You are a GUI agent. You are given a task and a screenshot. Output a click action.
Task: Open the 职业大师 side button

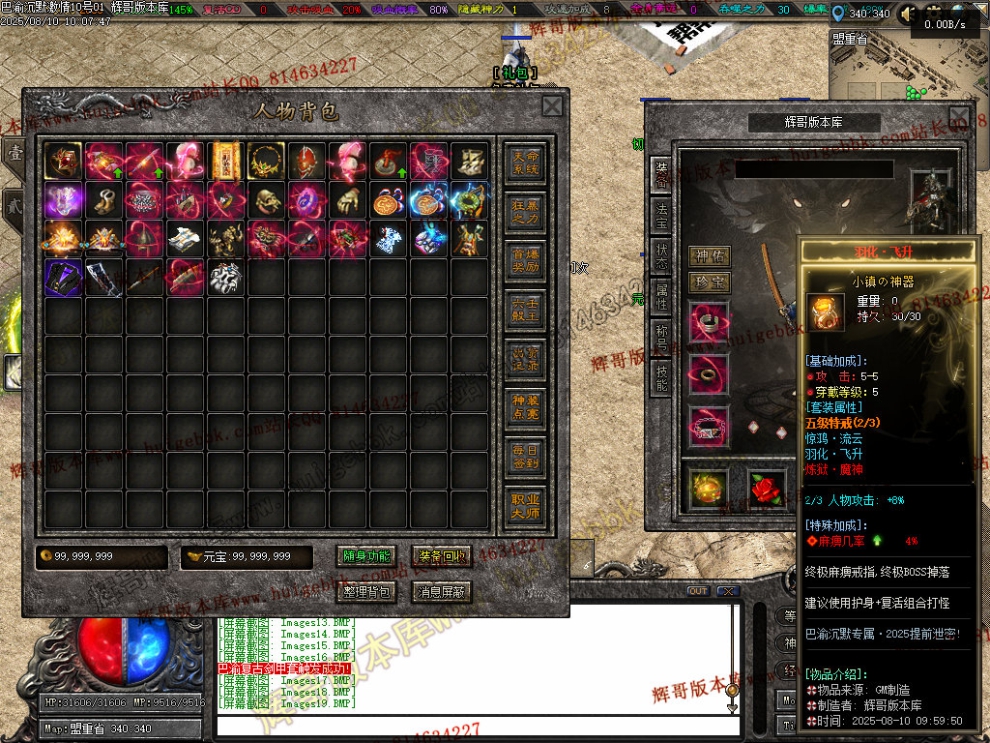click(525, 505)
